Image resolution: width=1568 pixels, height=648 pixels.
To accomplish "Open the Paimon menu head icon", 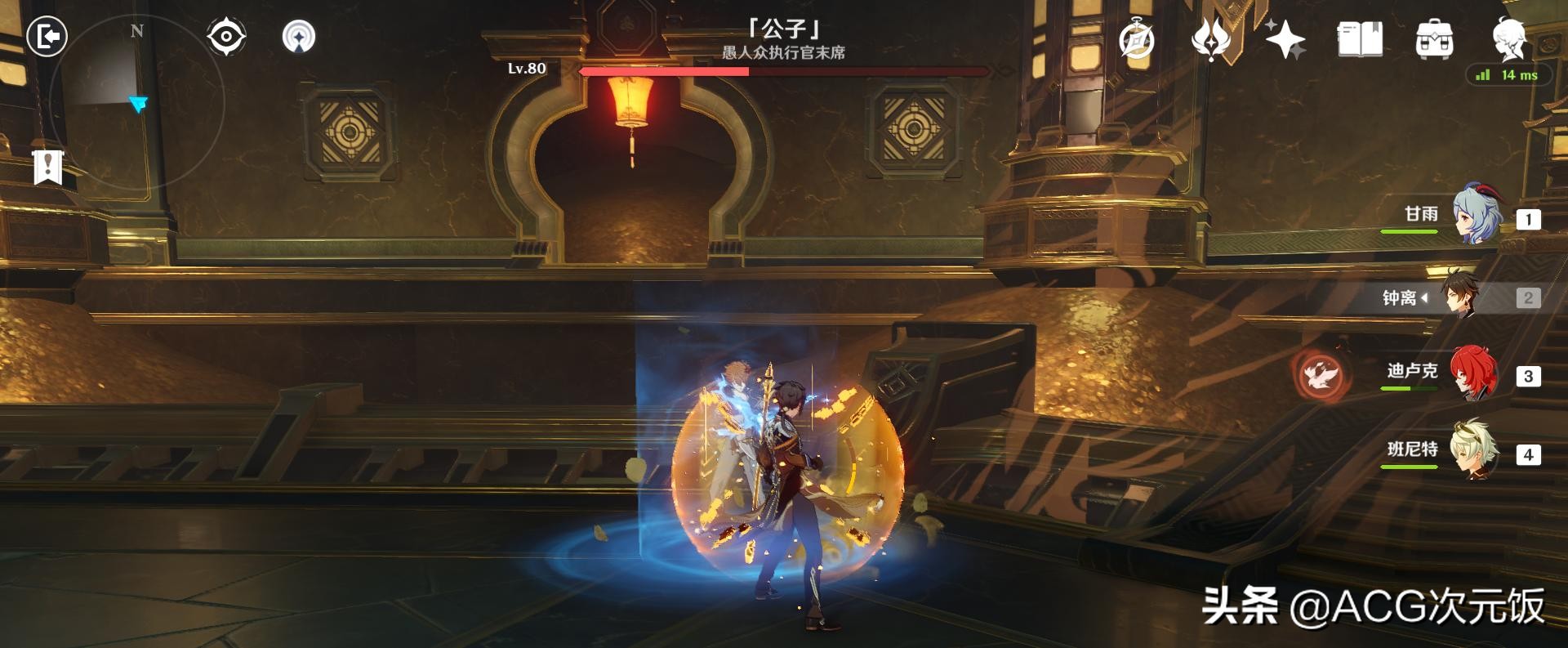I will [x=1509, y=38].
